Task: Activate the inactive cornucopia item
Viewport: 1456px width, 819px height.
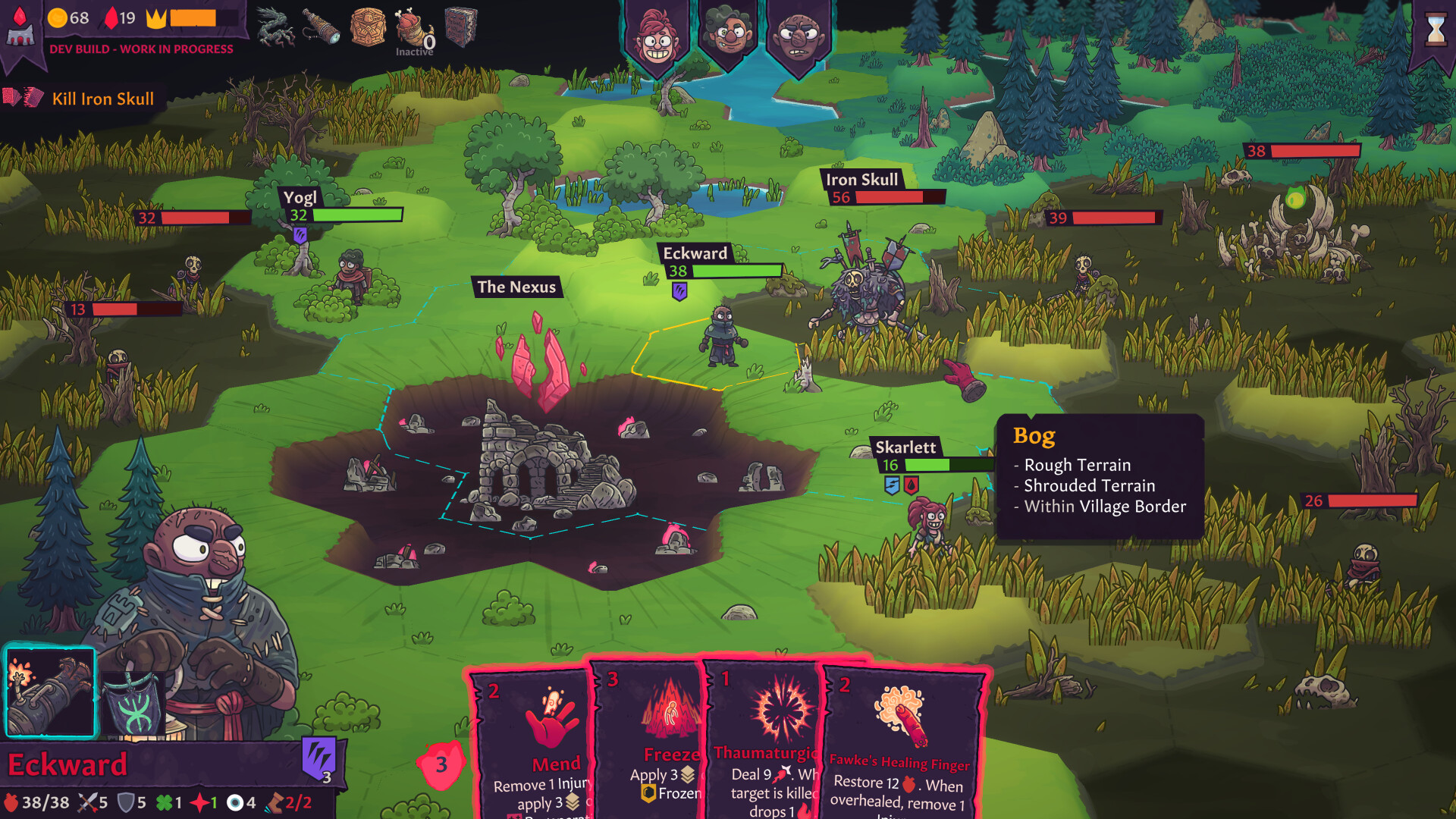Action: (412, 27)
